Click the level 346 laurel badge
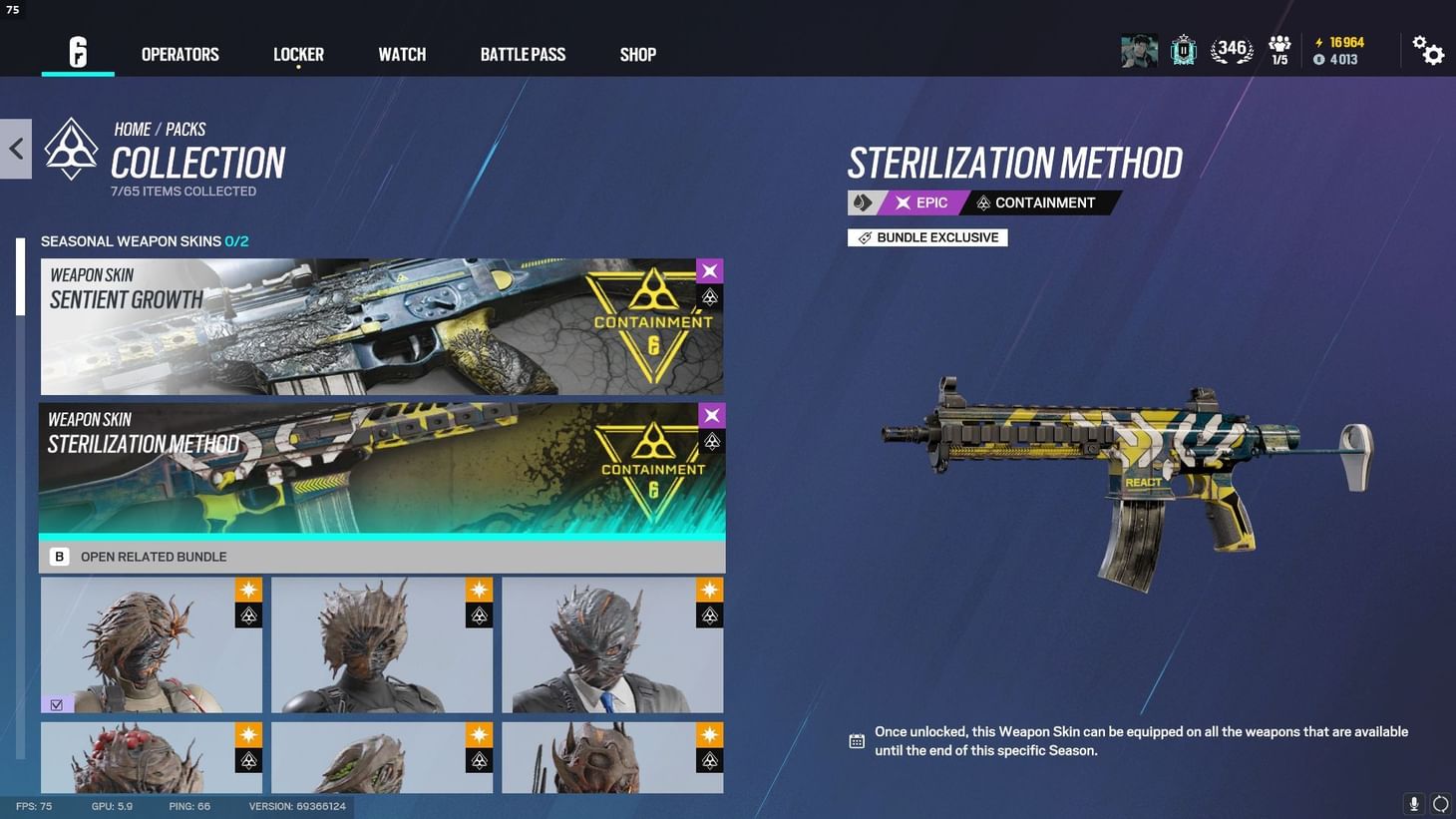This screenshot has height=819, width=1456. pos(1231,48)
